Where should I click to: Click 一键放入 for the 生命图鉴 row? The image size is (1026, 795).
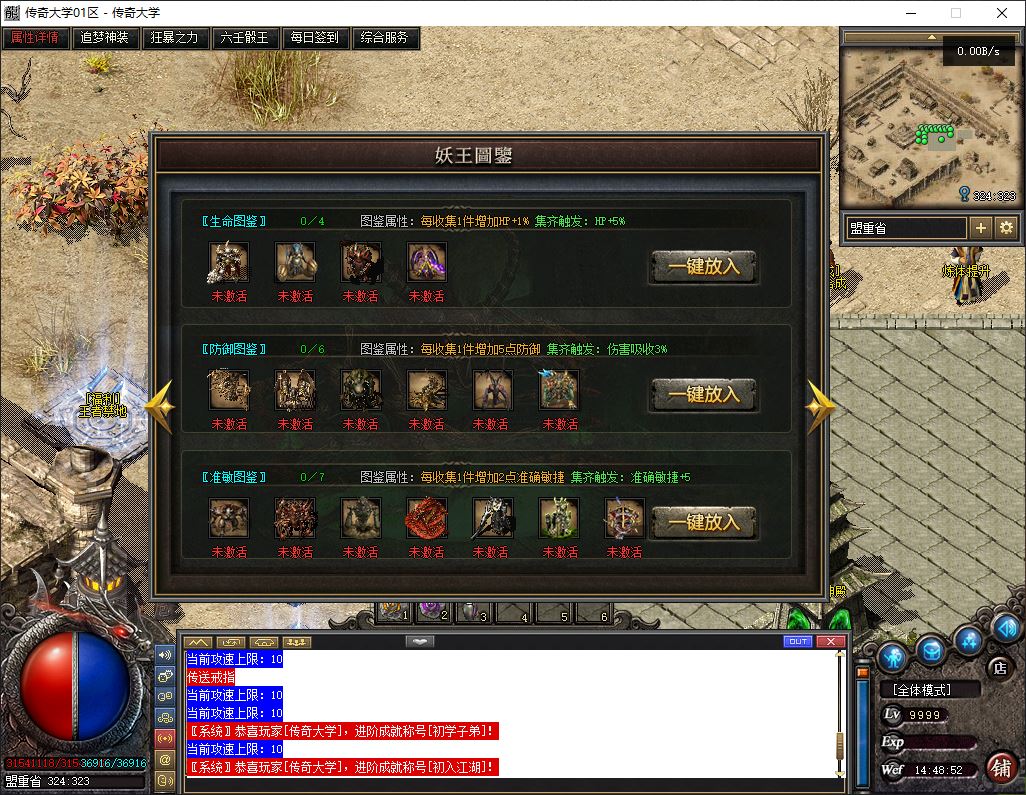[x=703, y=267]
